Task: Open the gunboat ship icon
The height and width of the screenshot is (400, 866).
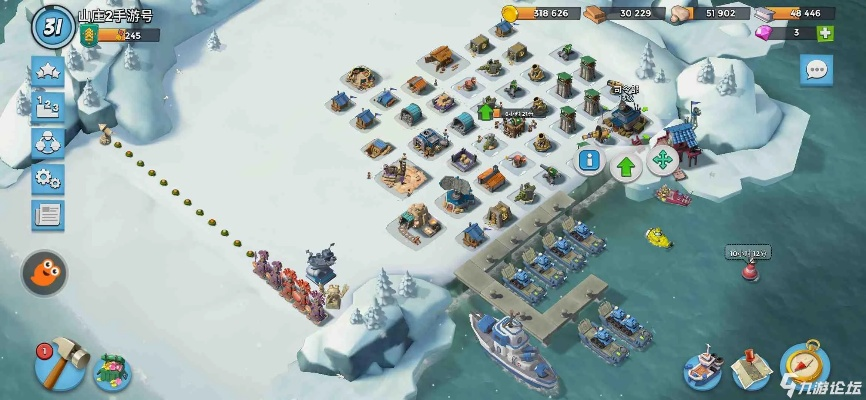Action: click(703, 368)
